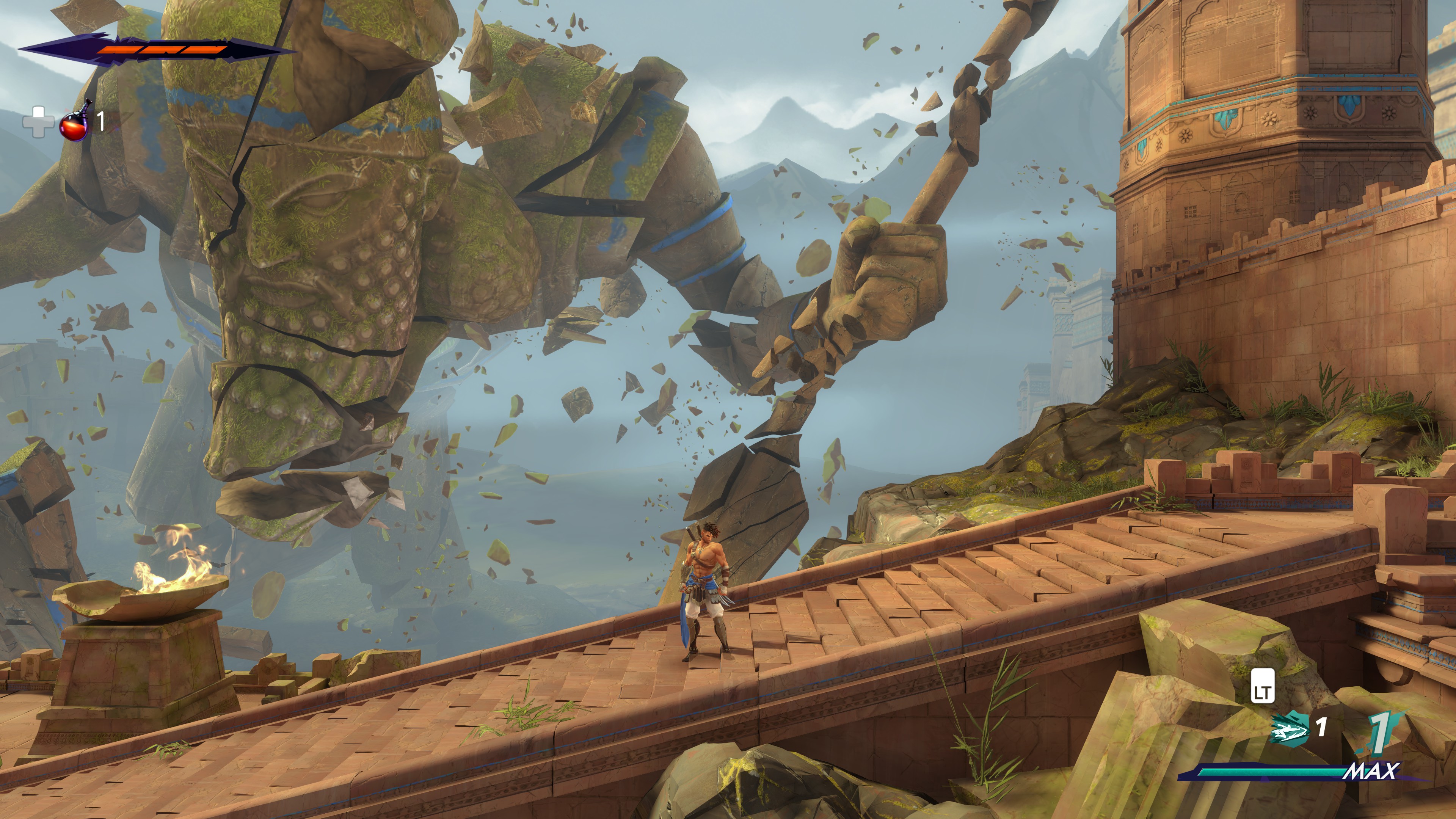The image size is (1456, 819).
Task: Select the red healing potion icon
Action: click(75, 122)
